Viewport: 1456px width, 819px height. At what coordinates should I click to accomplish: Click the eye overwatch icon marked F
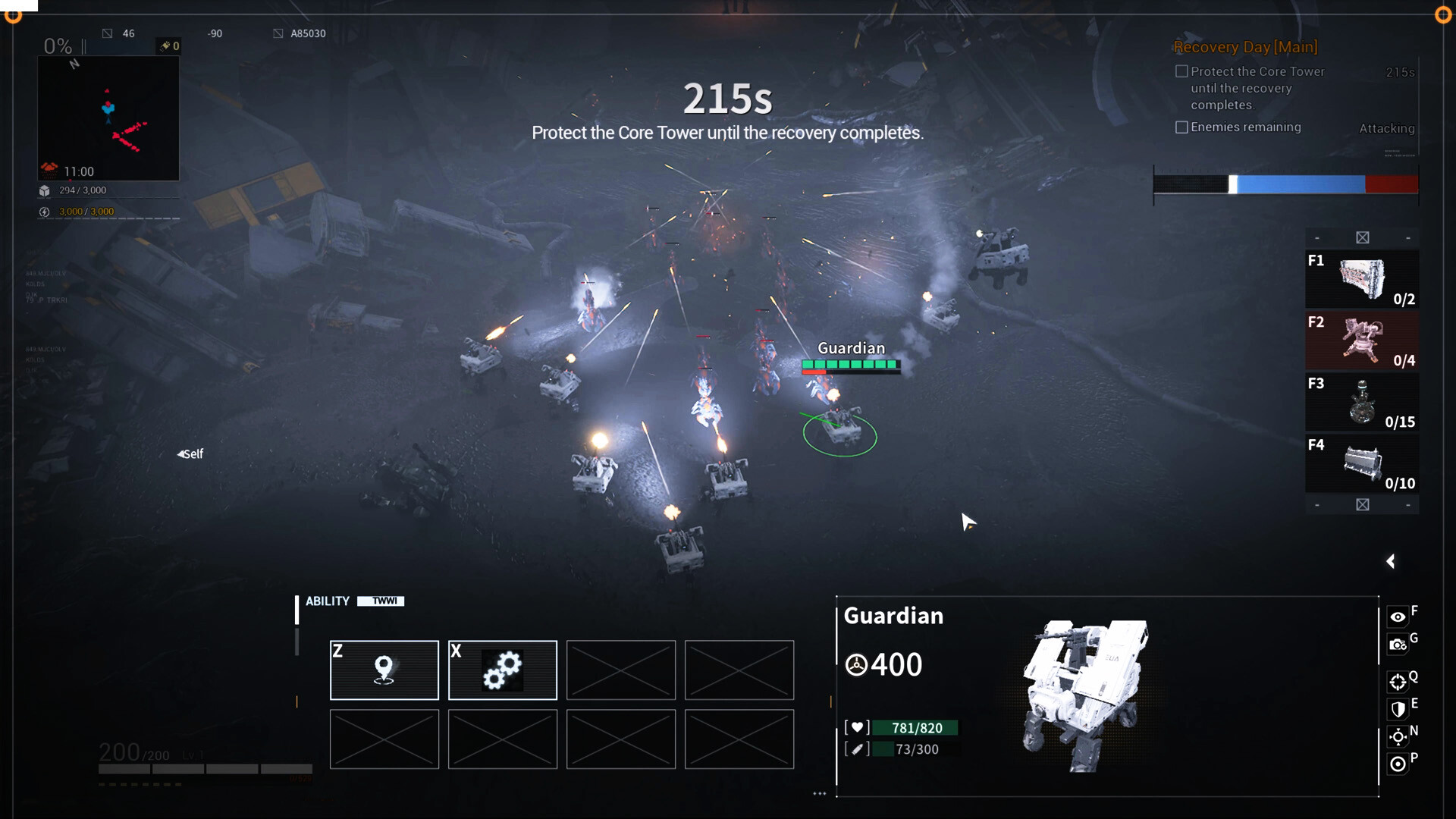coord(1399,616)
